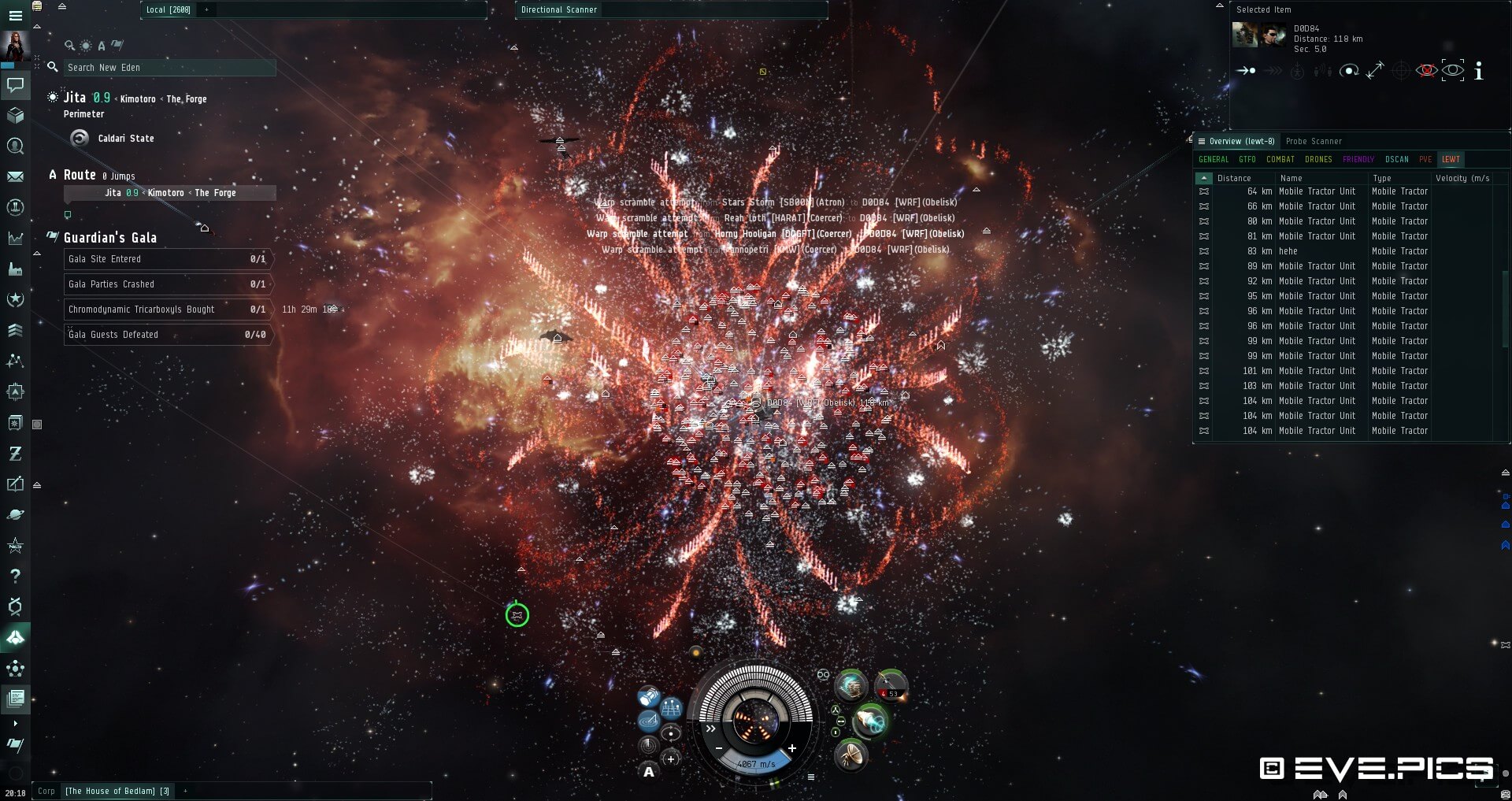This screenshot has width=1512, height=801.
Task: Click the Search New Eden field
Action: (169, 68)
